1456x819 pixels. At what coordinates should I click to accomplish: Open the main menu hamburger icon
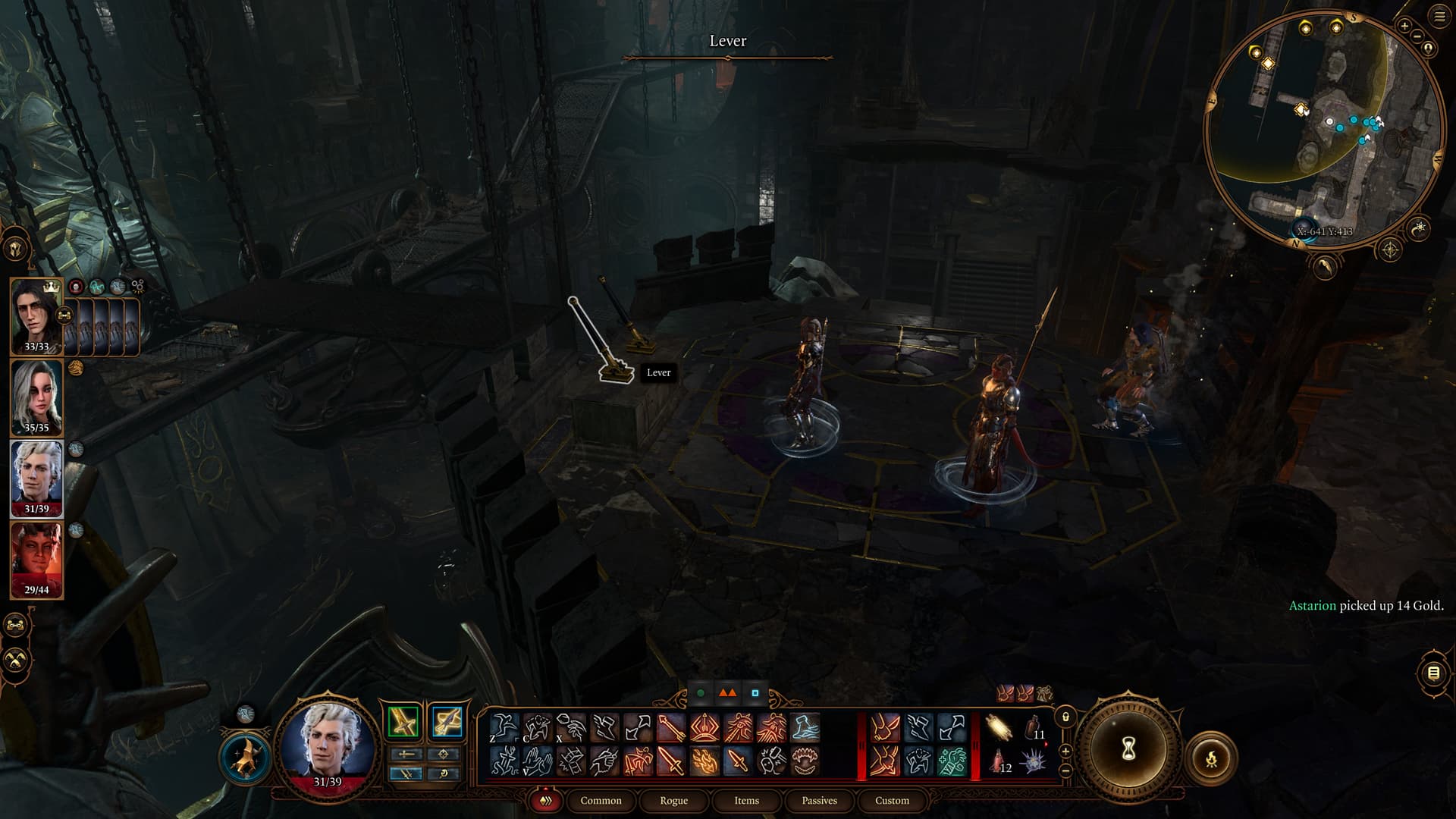click(1439, 17)
